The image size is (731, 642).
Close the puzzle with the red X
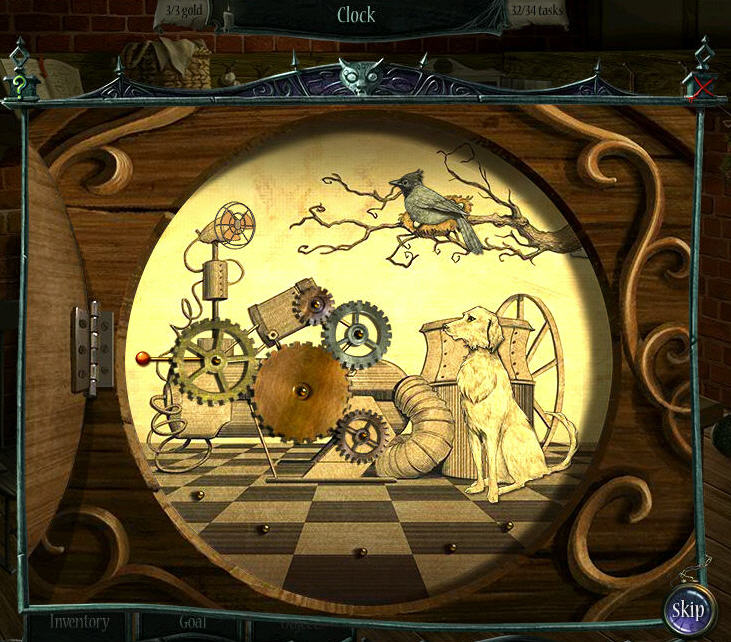click(703, 87)
